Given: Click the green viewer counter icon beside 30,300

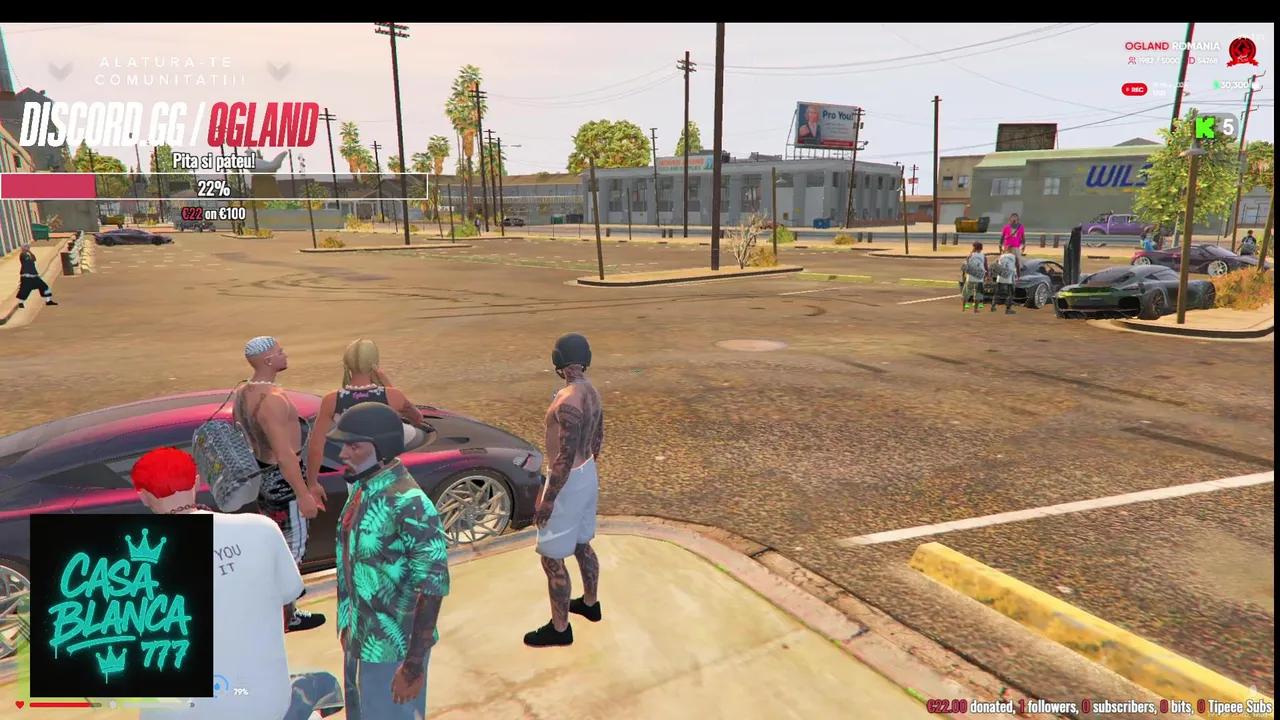Looking at the screenshot, I should click(1215, 83).
